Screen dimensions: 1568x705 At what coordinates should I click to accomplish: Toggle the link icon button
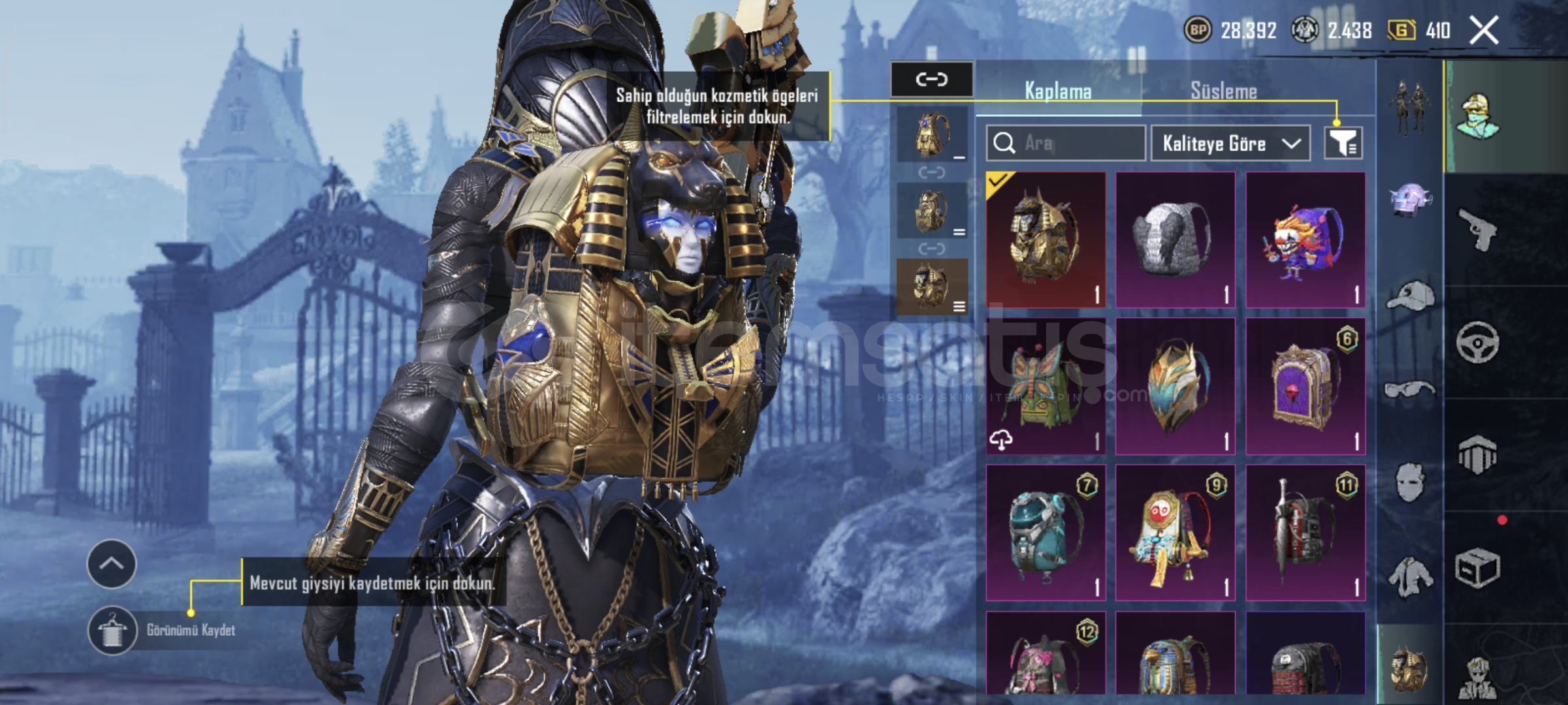click(931, 80)
